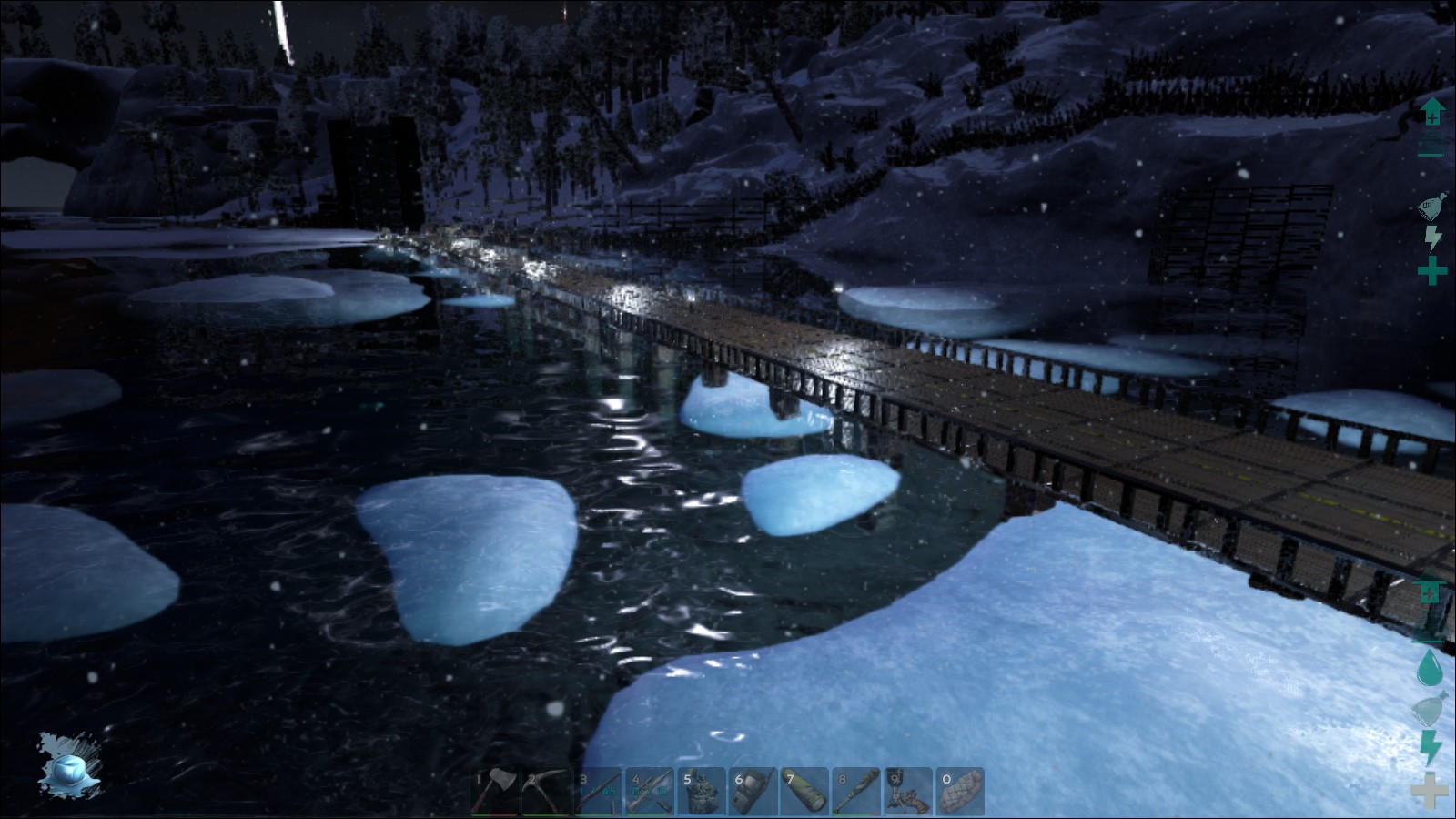1456x819 pixels.
Task: Equip the spyglass in hotbar slot 7
Action: 805,791
